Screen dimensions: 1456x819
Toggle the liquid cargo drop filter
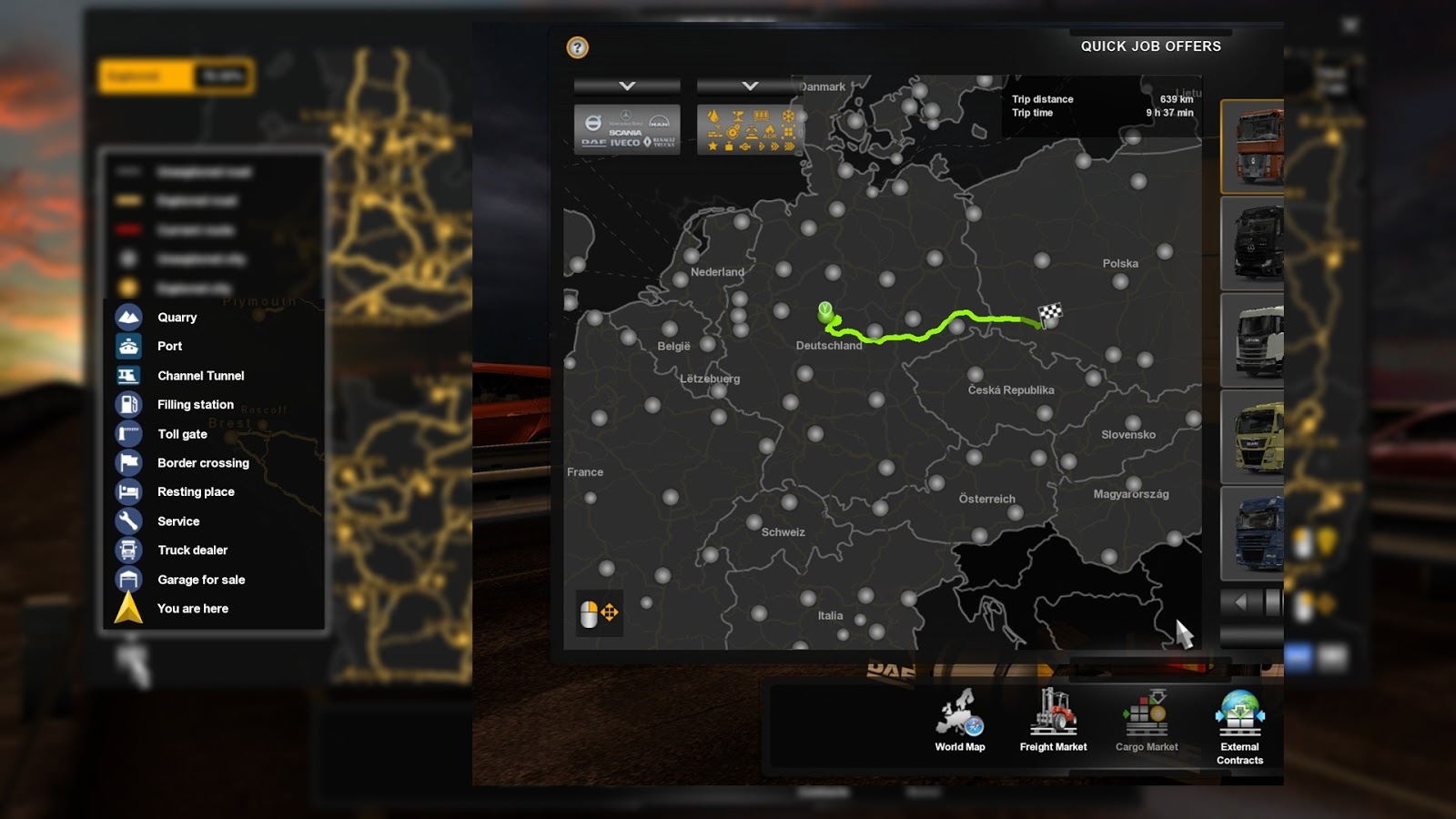coord(713,116)
